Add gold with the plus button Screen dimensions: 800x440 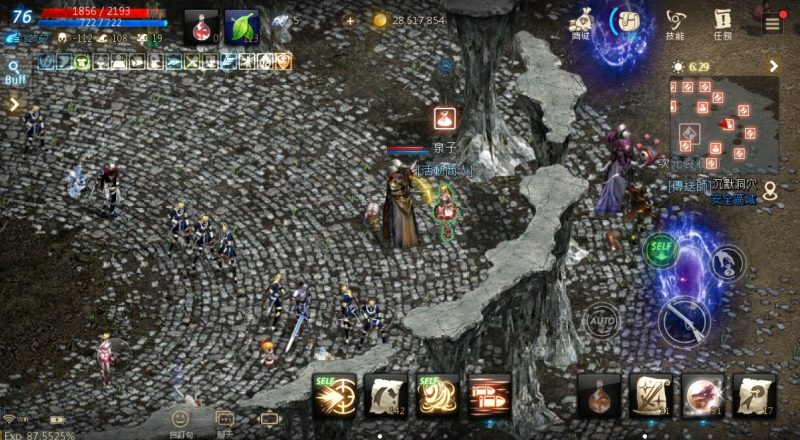click(x=349, y=20)
